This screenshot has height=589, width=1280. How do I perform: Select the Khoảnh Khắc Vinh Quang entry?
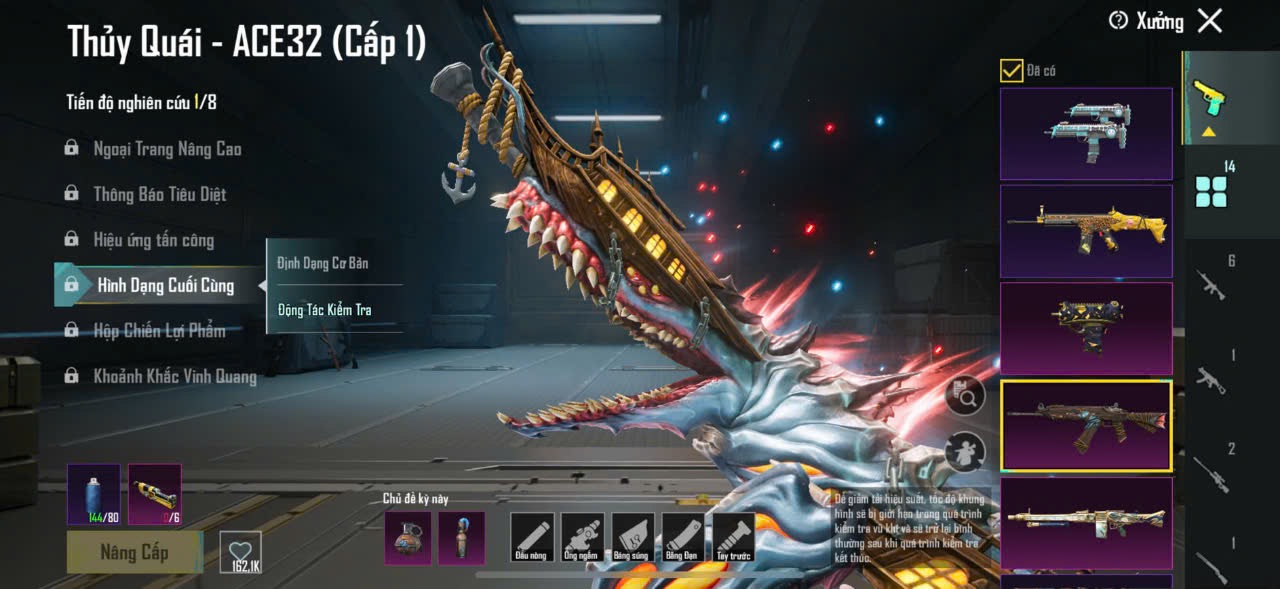[x=174, y=377]
